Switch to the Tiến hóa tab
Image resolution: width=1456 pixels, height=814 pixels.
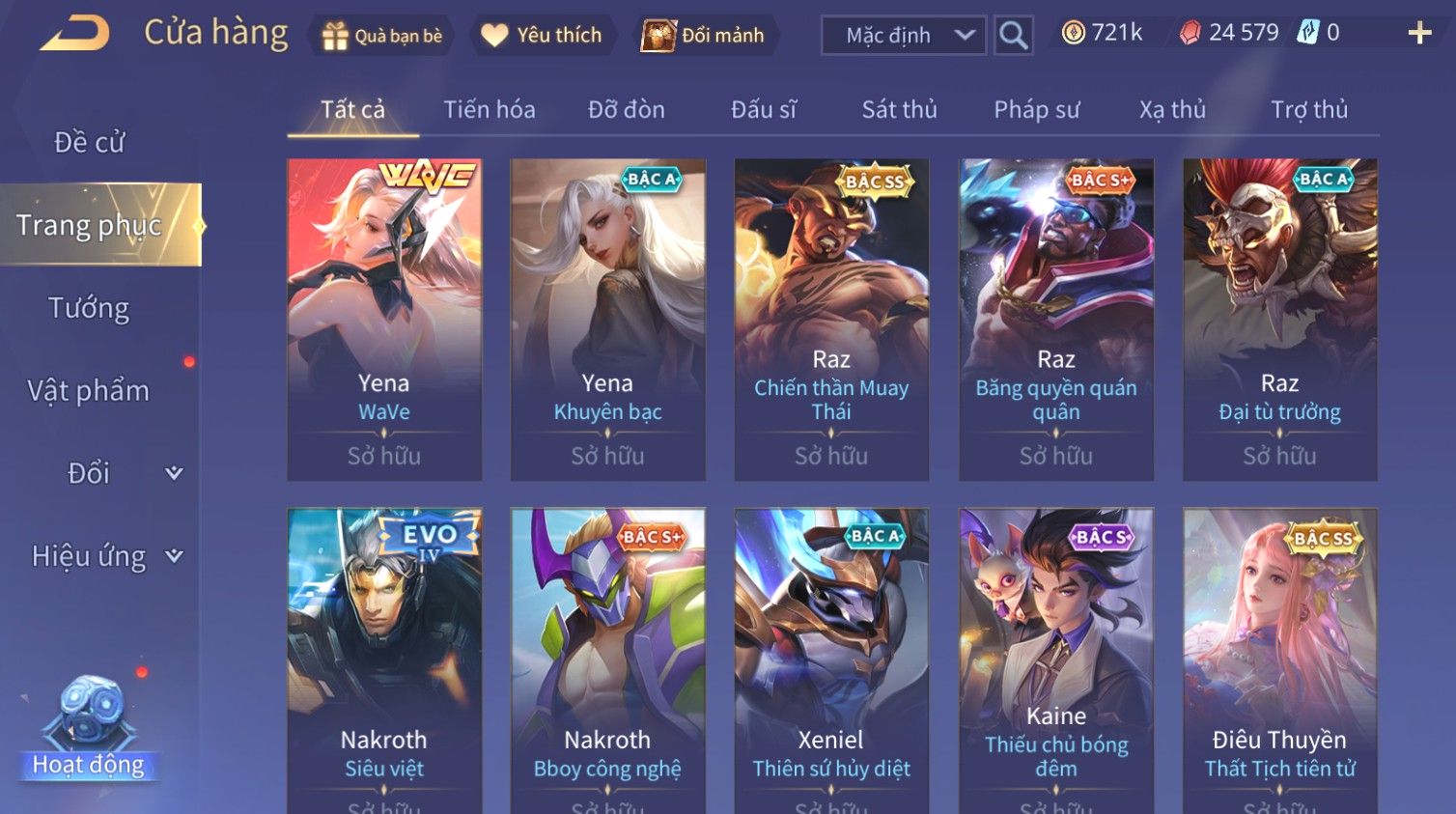click(x=490, y=110)
